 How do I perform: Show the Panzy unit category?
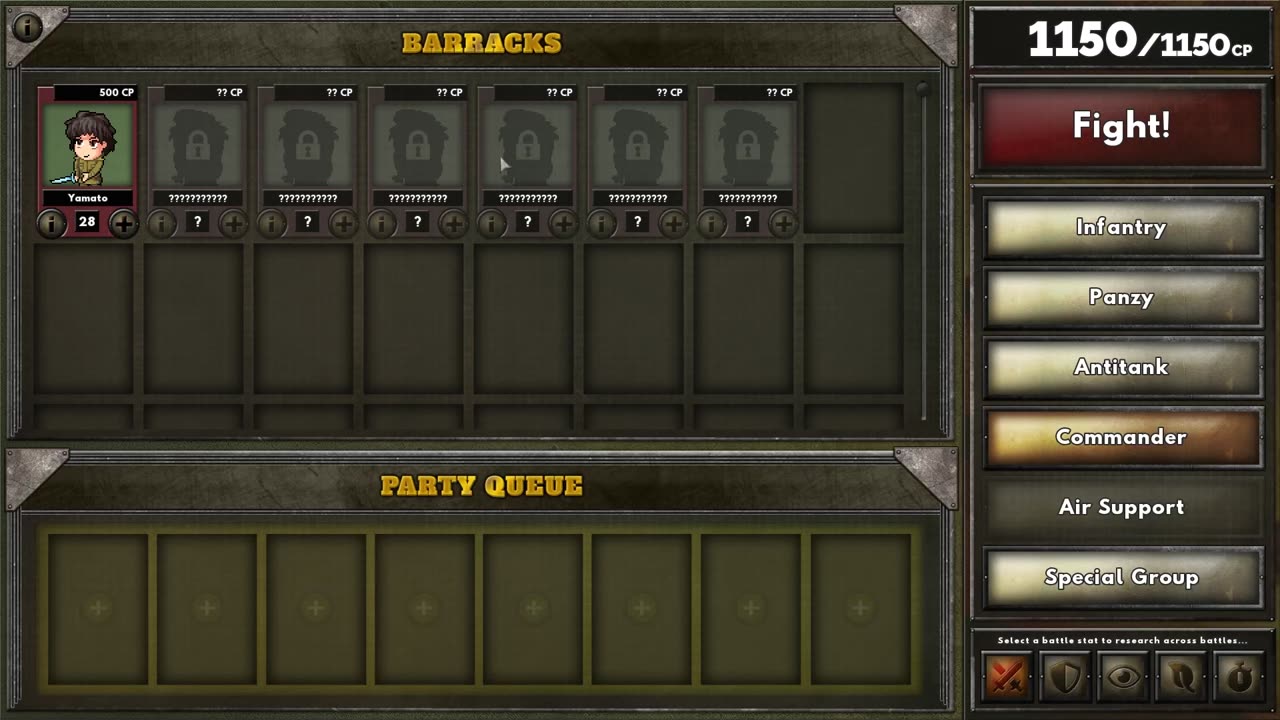(x=1121, y=298)
